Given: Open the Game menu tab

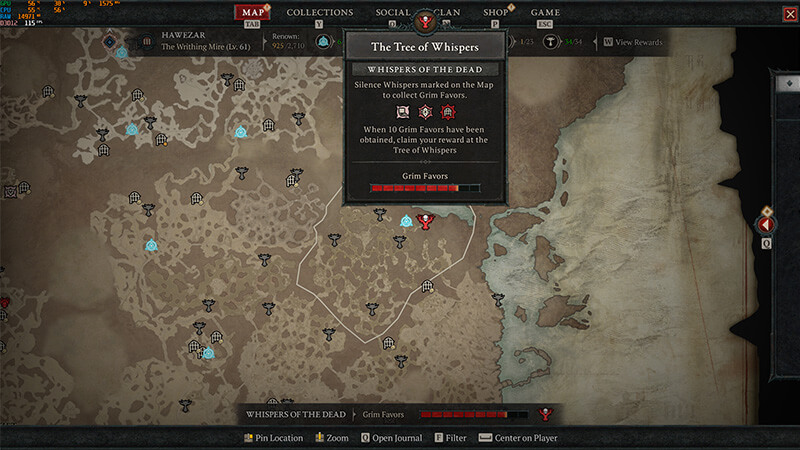Looking at the screenshot, I should pyautogui.click(x=545, y=13).
